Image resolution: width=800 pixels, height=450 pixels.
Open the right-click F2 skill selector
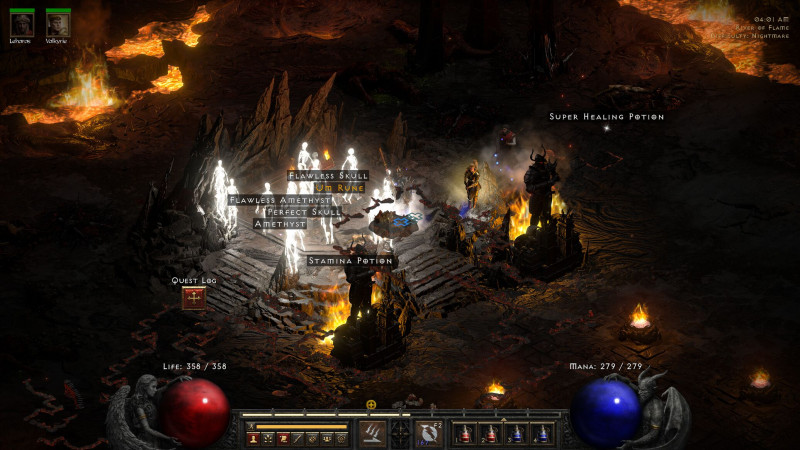(x=428, y=433)
